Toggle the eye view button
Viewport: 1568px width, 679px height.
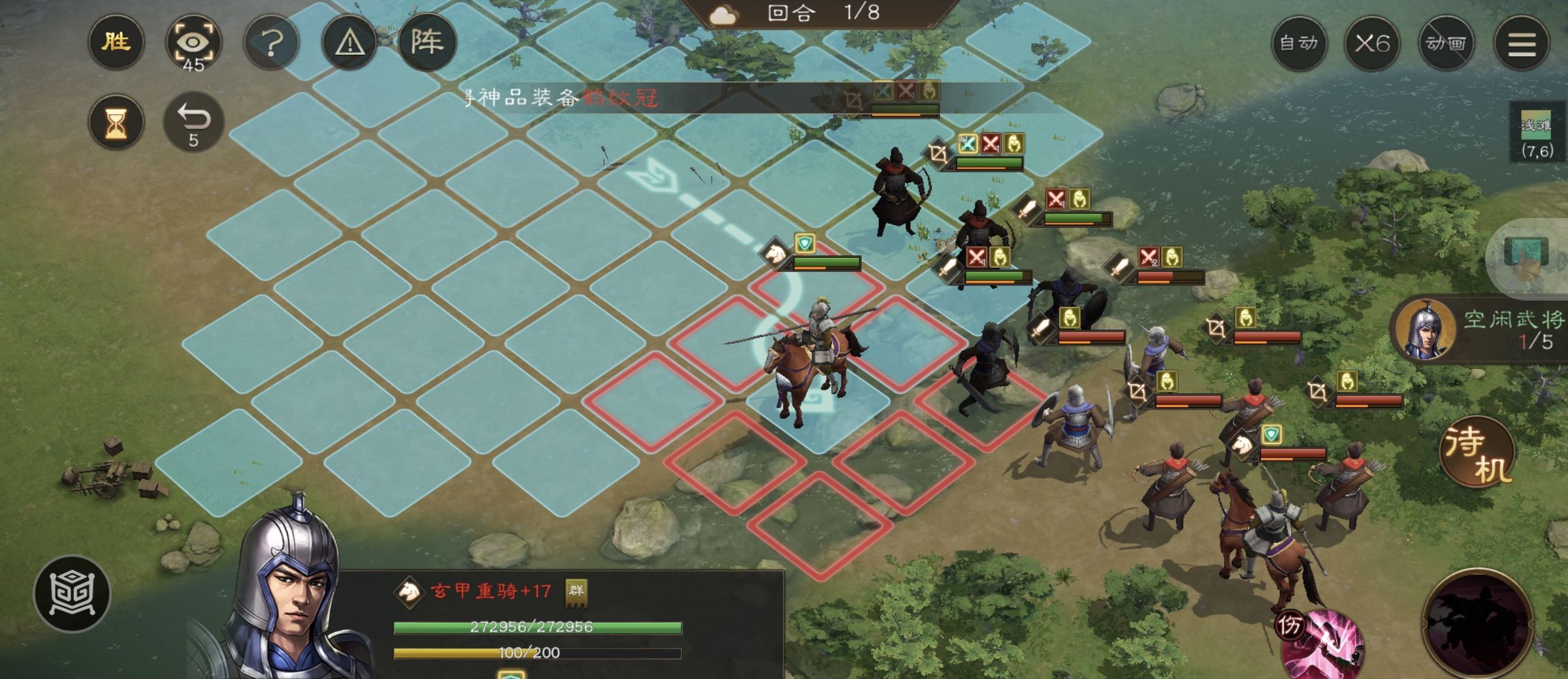(193, 44)
